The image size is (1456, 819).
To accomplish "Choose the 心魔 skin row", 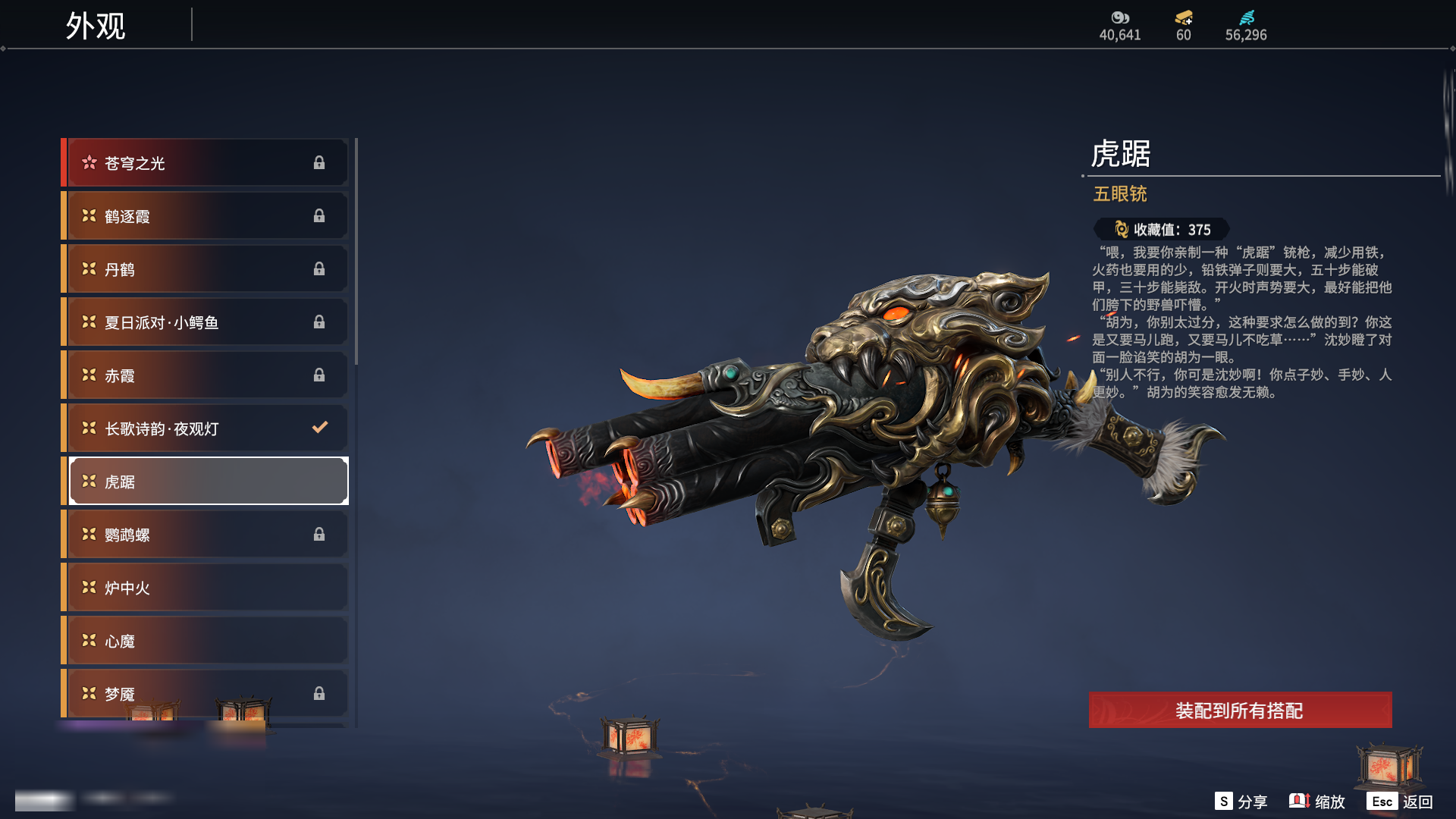I will (x=206, y=641).
